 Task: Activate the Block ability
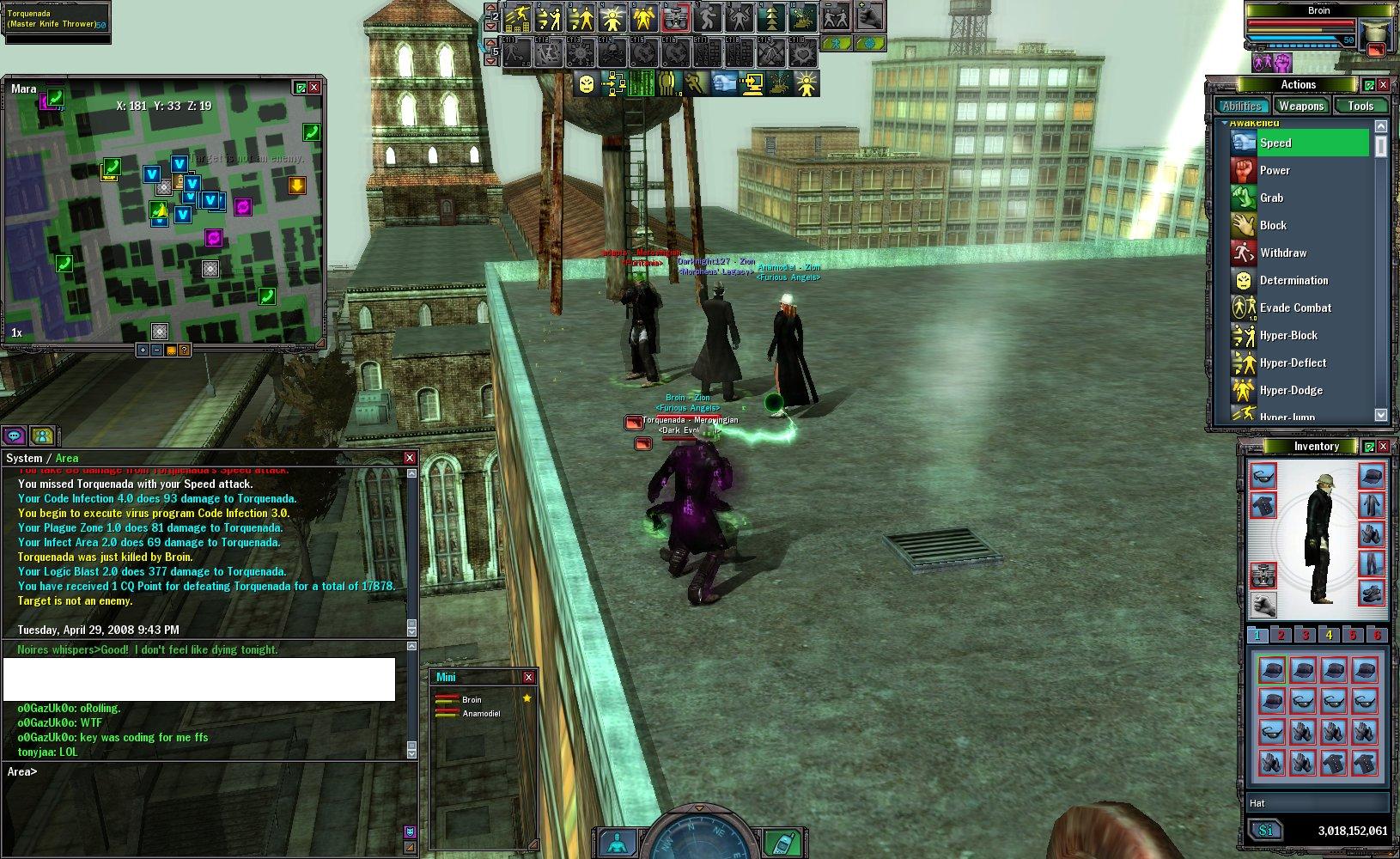click(1273, 226)
